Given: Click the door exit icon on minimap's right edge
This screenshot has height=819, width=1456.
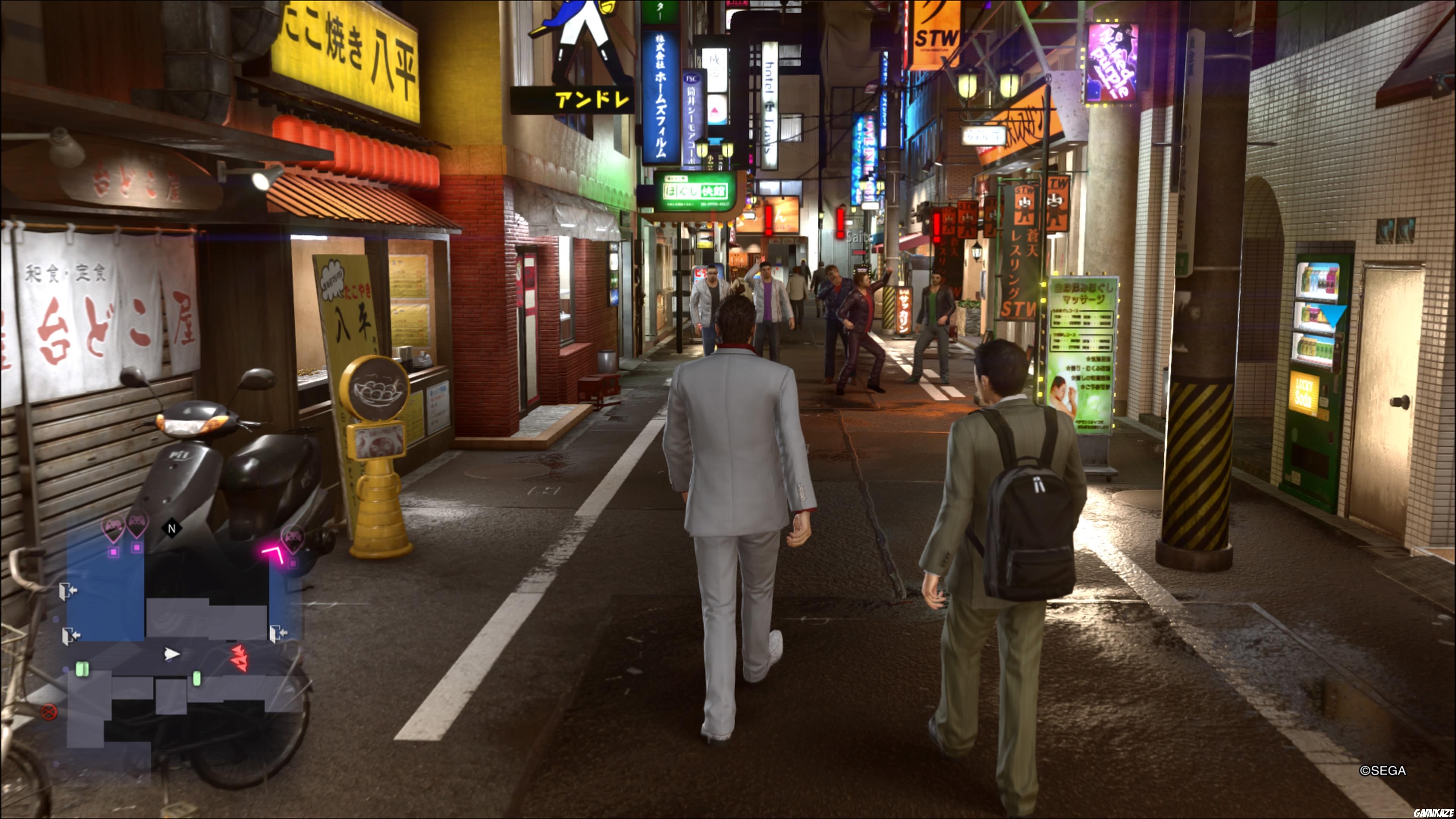Looking at the screenshot, I should [279, 633].
